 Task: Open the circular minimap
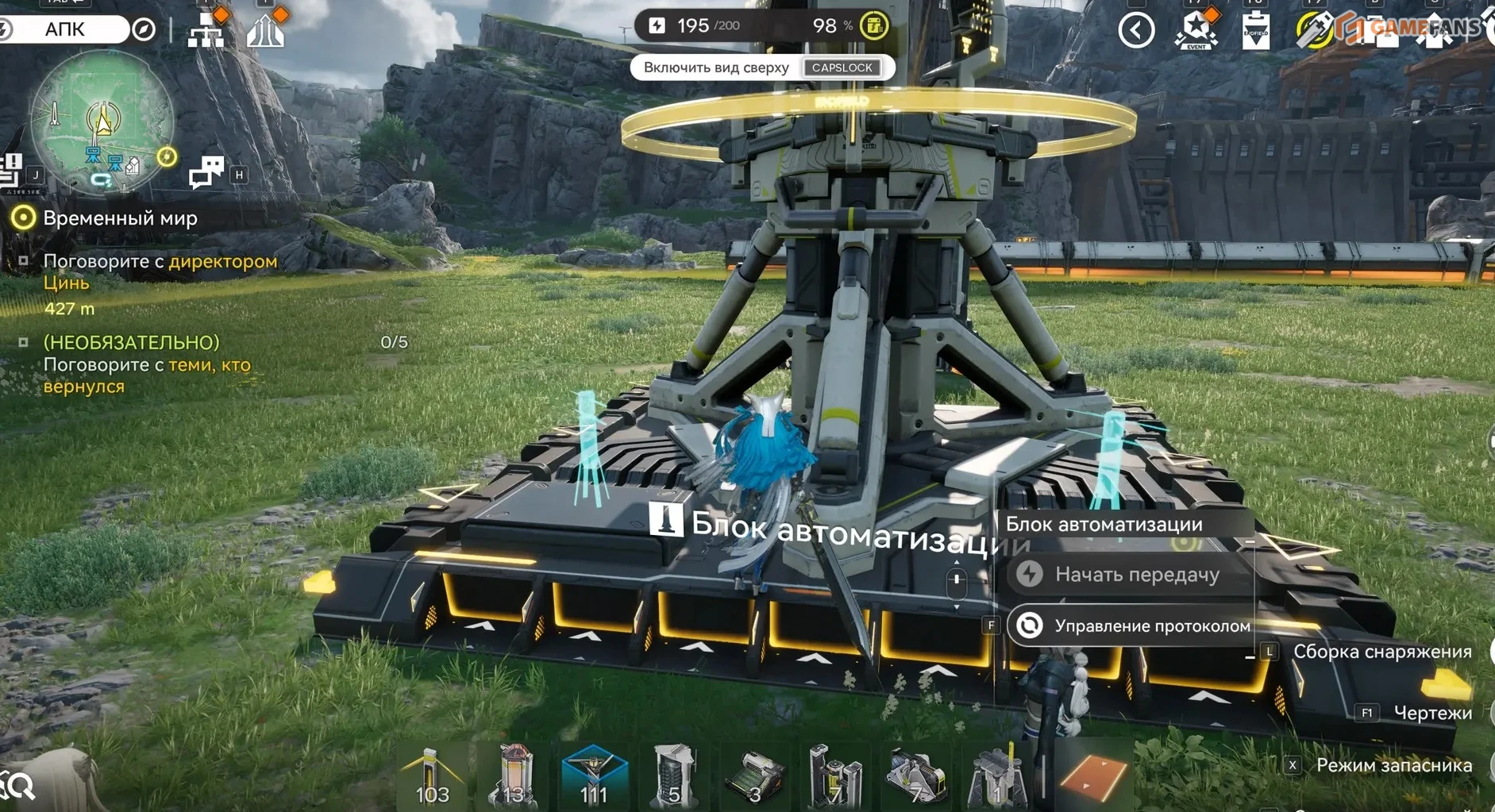[102, 121]
